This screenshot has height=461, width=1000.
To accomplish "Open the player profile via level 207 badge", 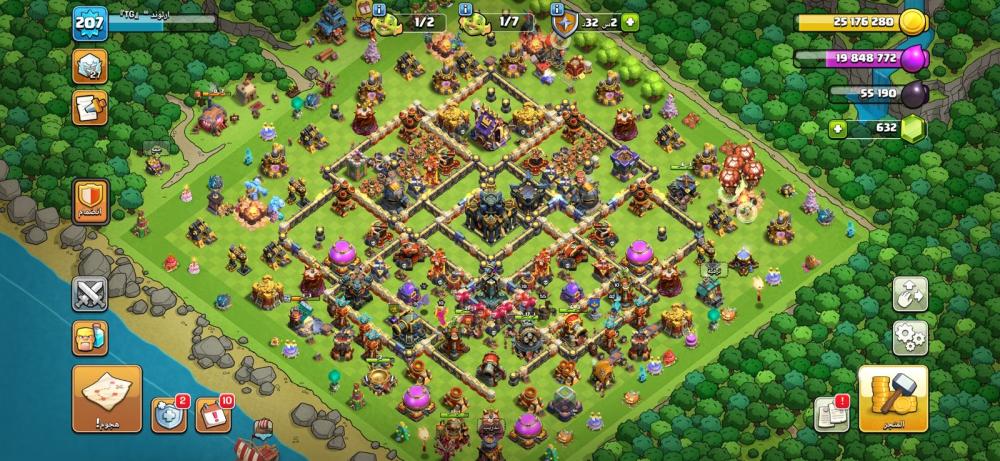I will pyautogui.click(x=89, y=23).
